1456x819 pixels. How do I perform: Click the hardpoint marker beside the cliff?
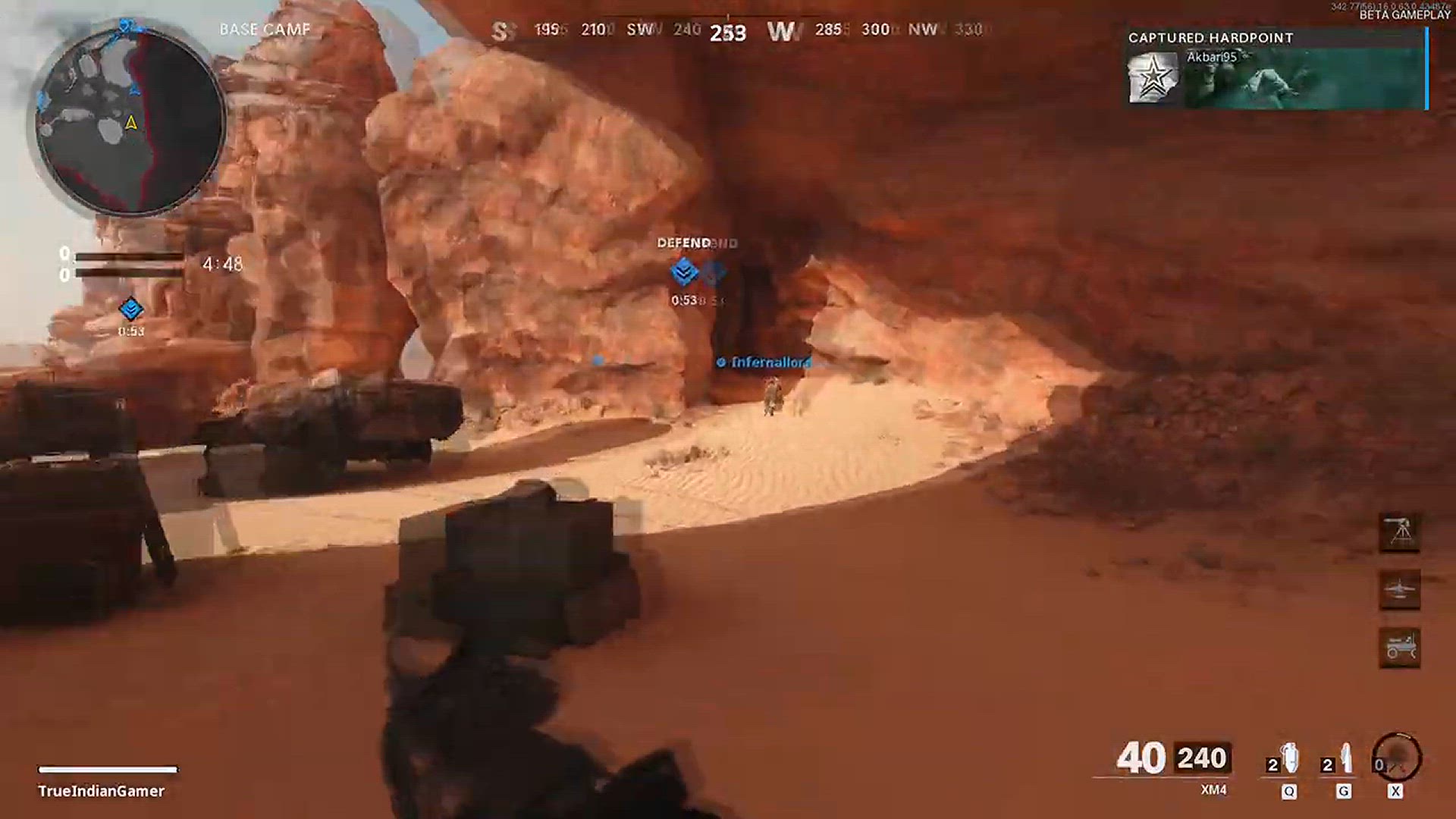tap(131, 309)
